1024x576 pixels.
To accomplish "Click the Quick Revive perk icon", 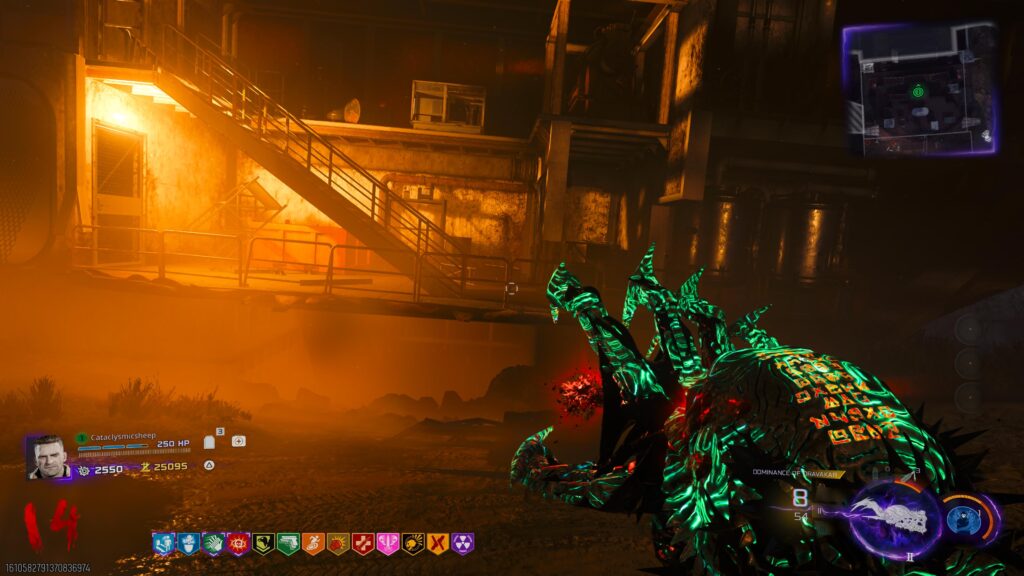I will pos(163,543).
